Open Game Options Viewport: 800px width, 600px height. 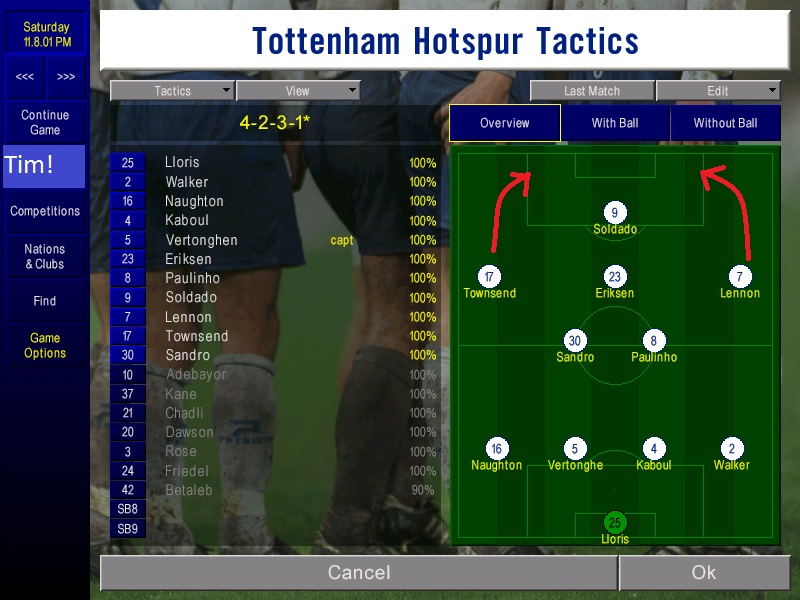point(45,345)
